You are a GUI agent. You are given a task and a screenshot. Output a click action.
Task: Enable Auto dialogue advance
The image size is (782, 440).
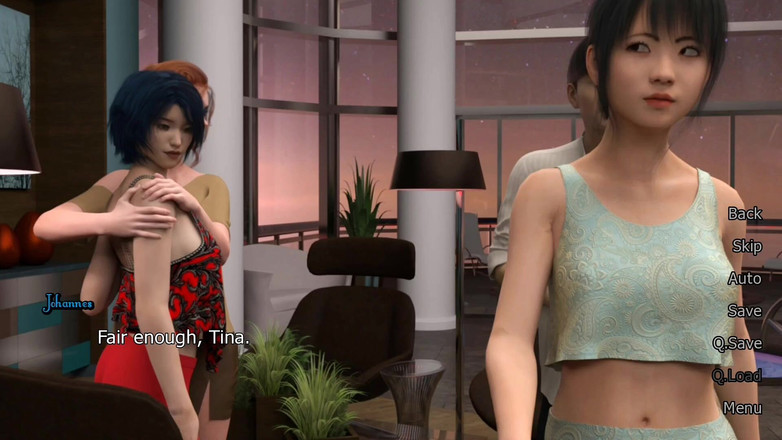[744, 278]
